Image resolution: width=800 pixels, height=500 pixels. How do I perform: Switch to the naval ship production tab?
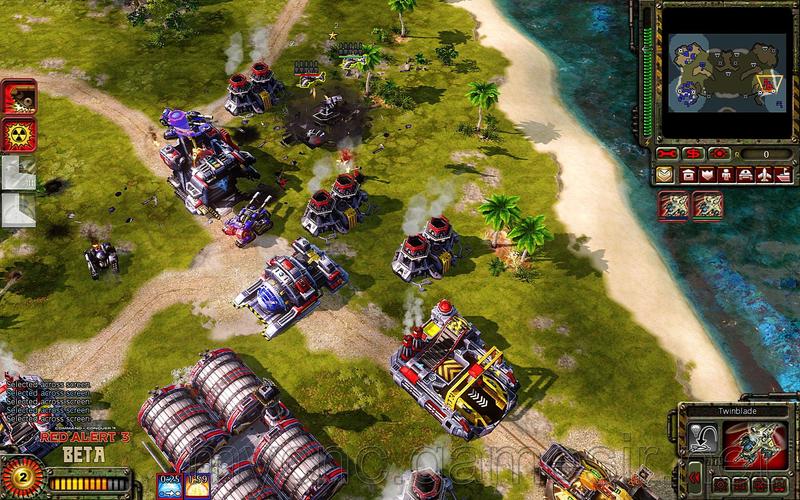(785, 175)
